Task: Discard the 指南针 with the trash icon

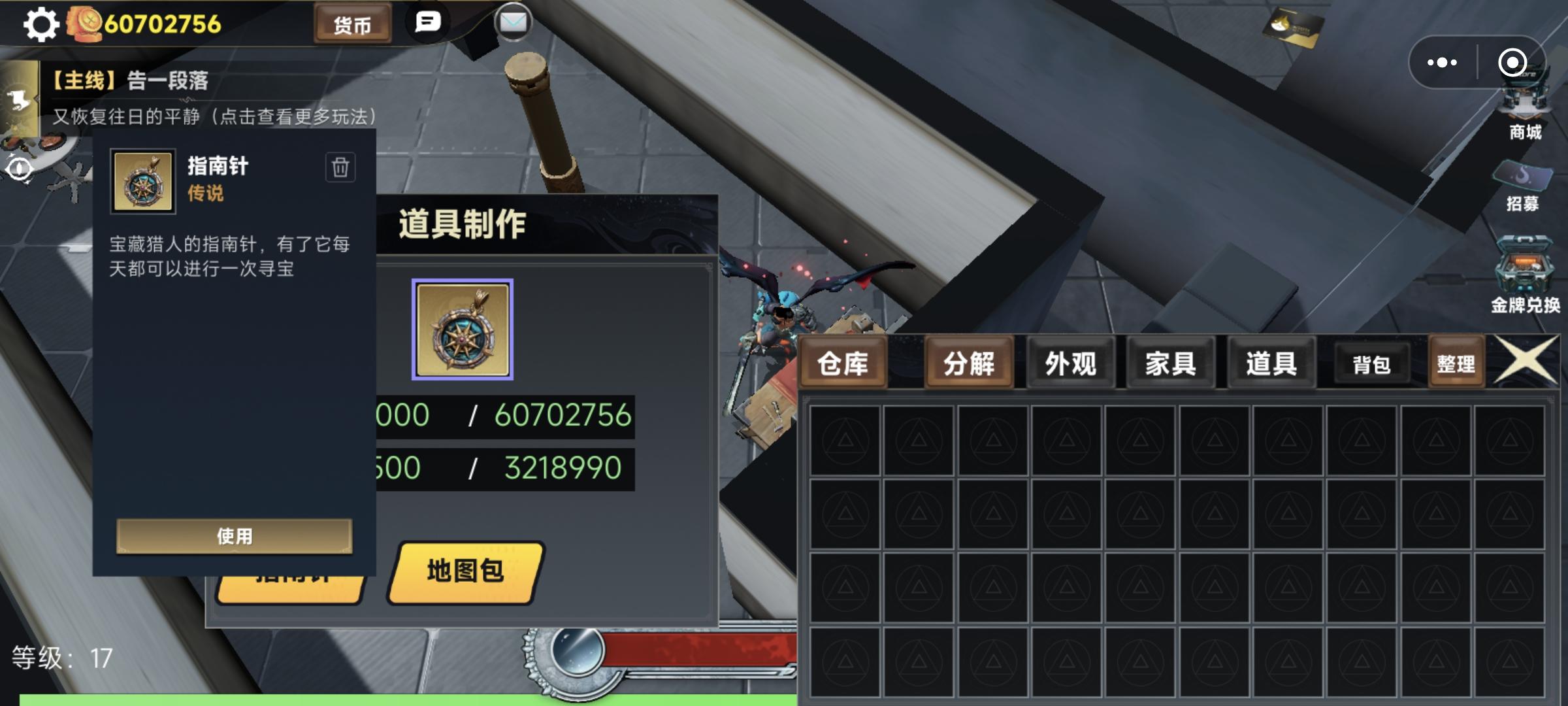Action: coord(340,167)
